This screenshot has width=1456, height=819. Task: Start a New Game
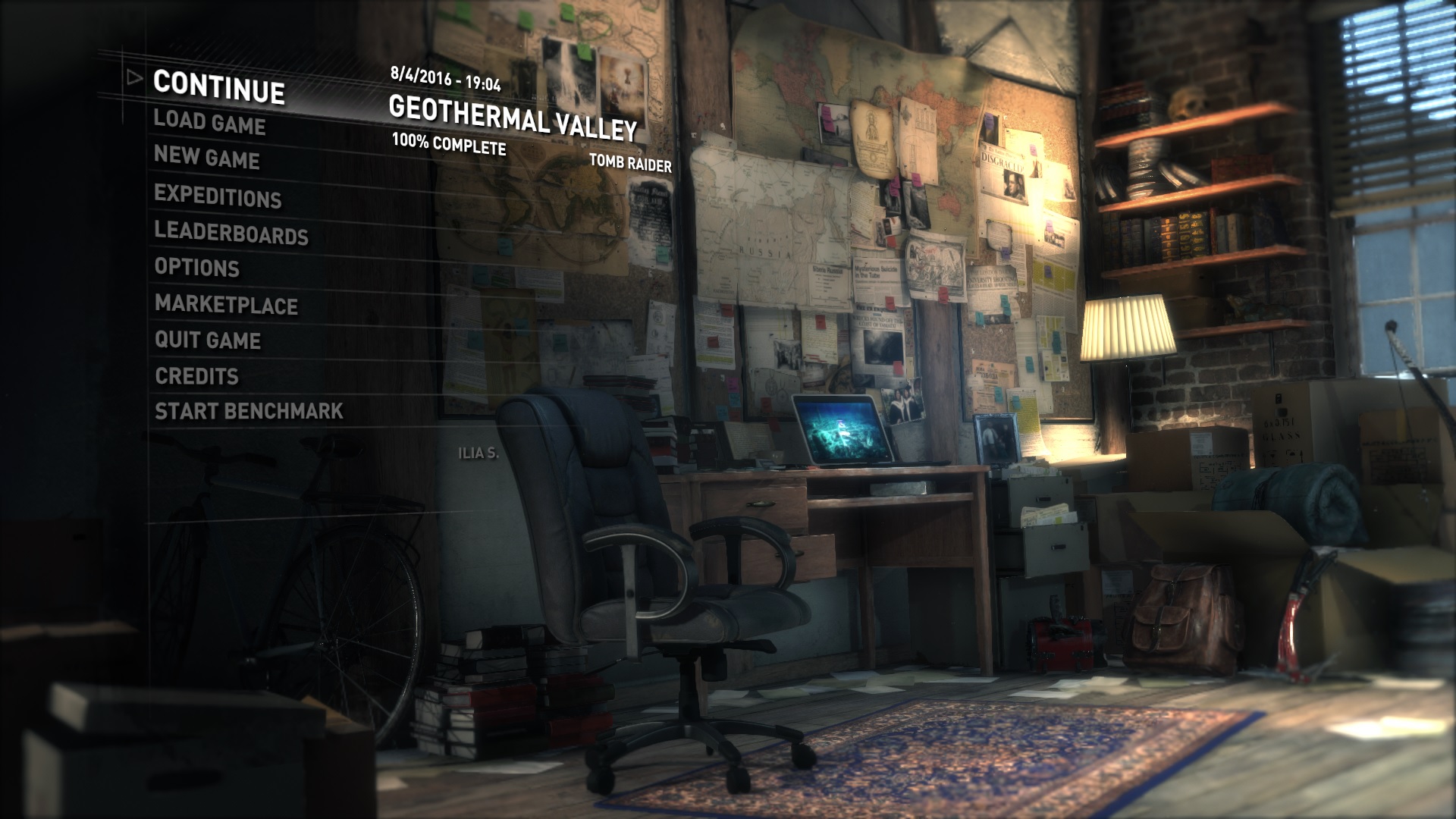(x=206, y=158)
